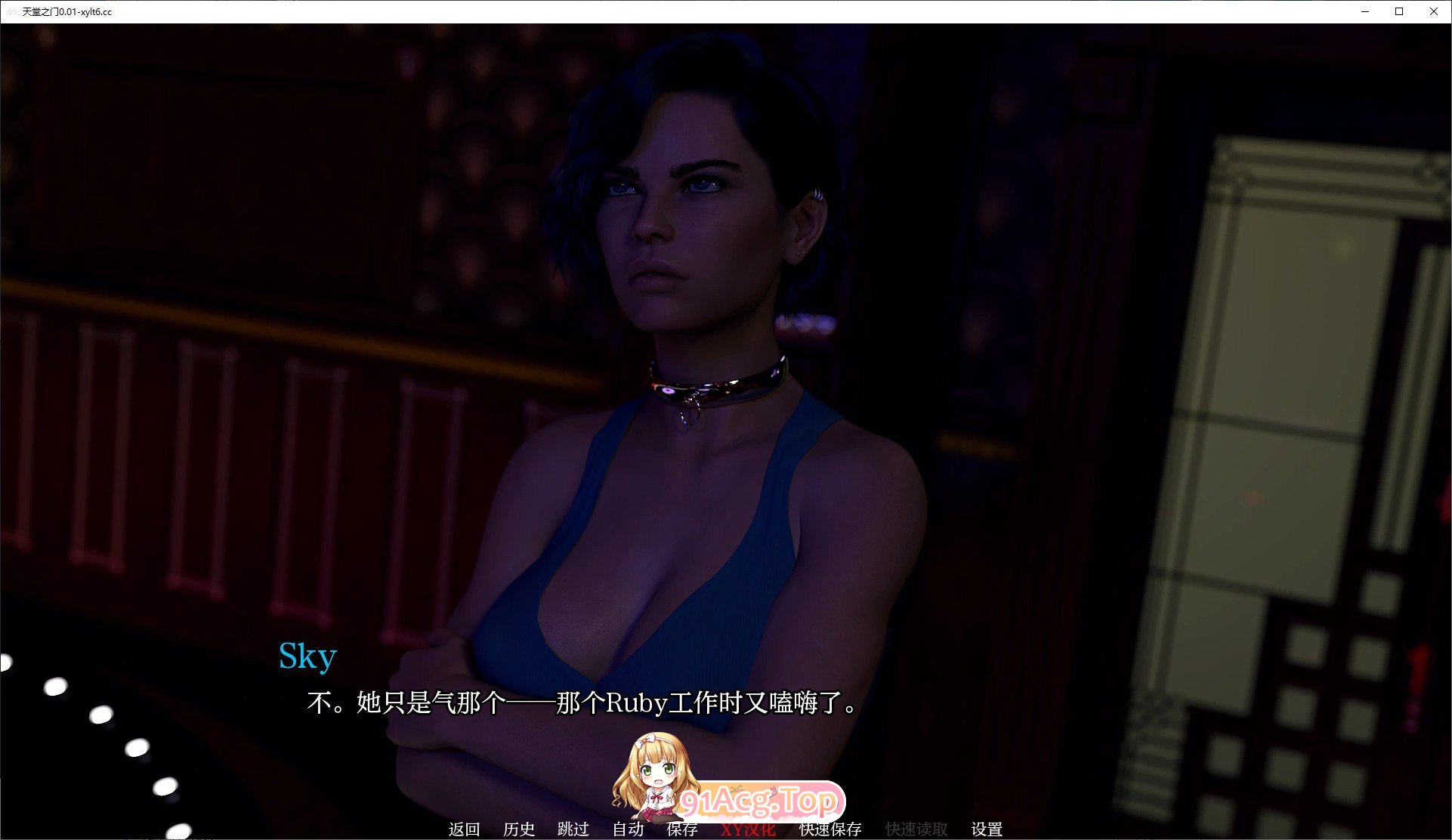1452x840 pixels.
Task: Open the 保存 (Save) screen
Action: 682,829
